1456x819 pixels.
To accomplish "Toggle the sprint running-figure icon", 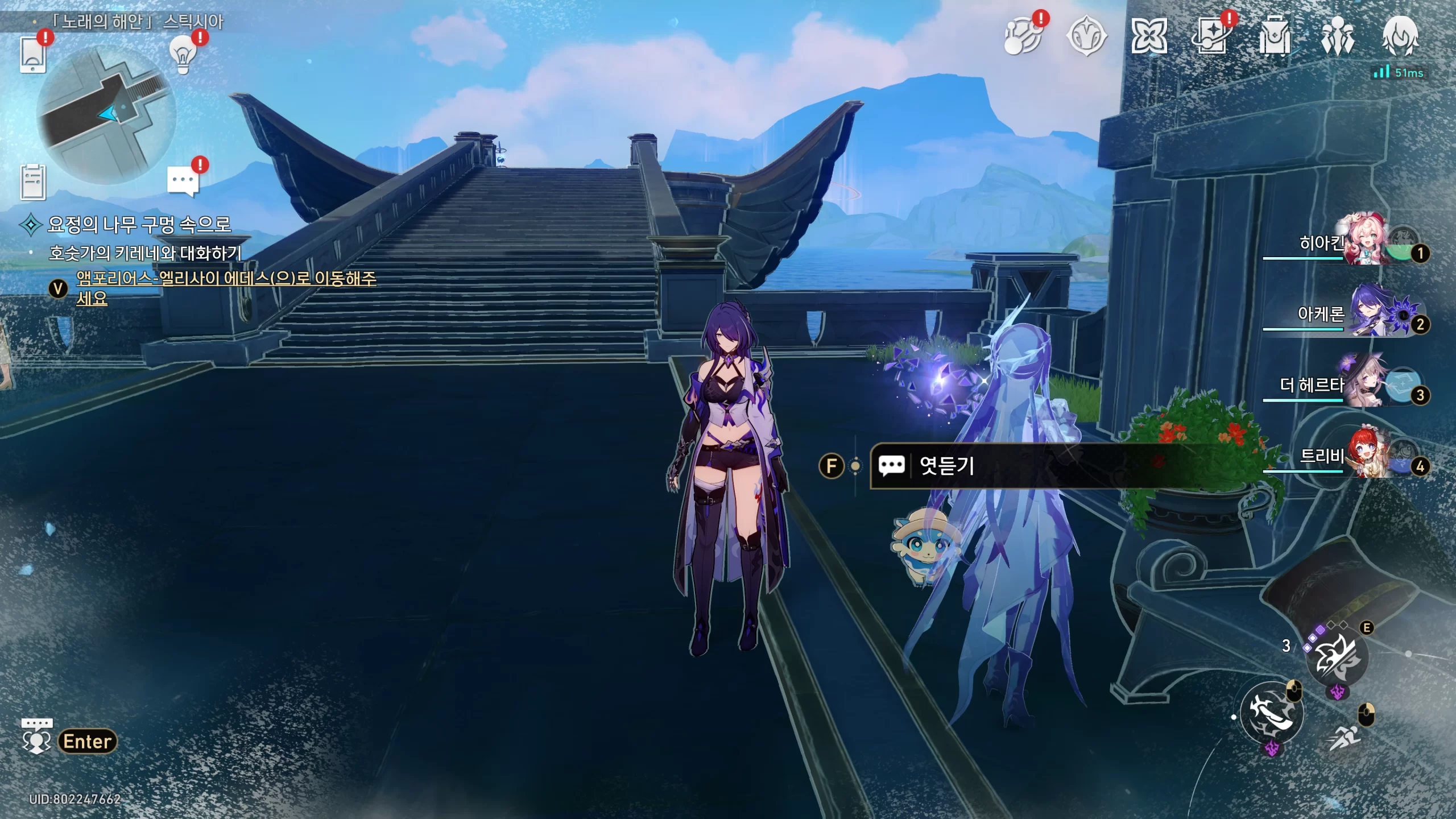I will (x=1345, y=738).
